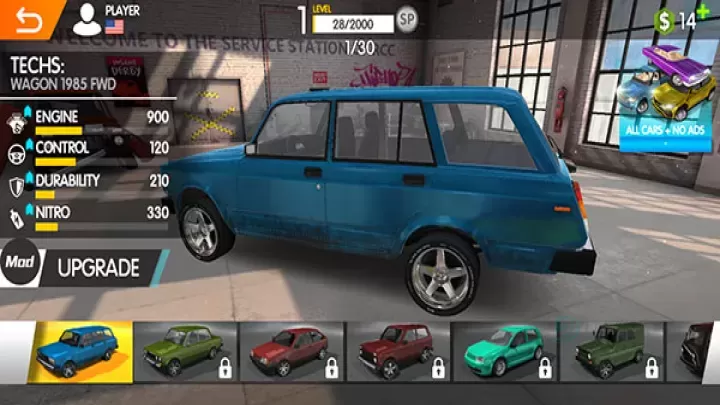Open the player profile avatar
The height and width of the screenshot is (405, 720).
tap(87, 17)
